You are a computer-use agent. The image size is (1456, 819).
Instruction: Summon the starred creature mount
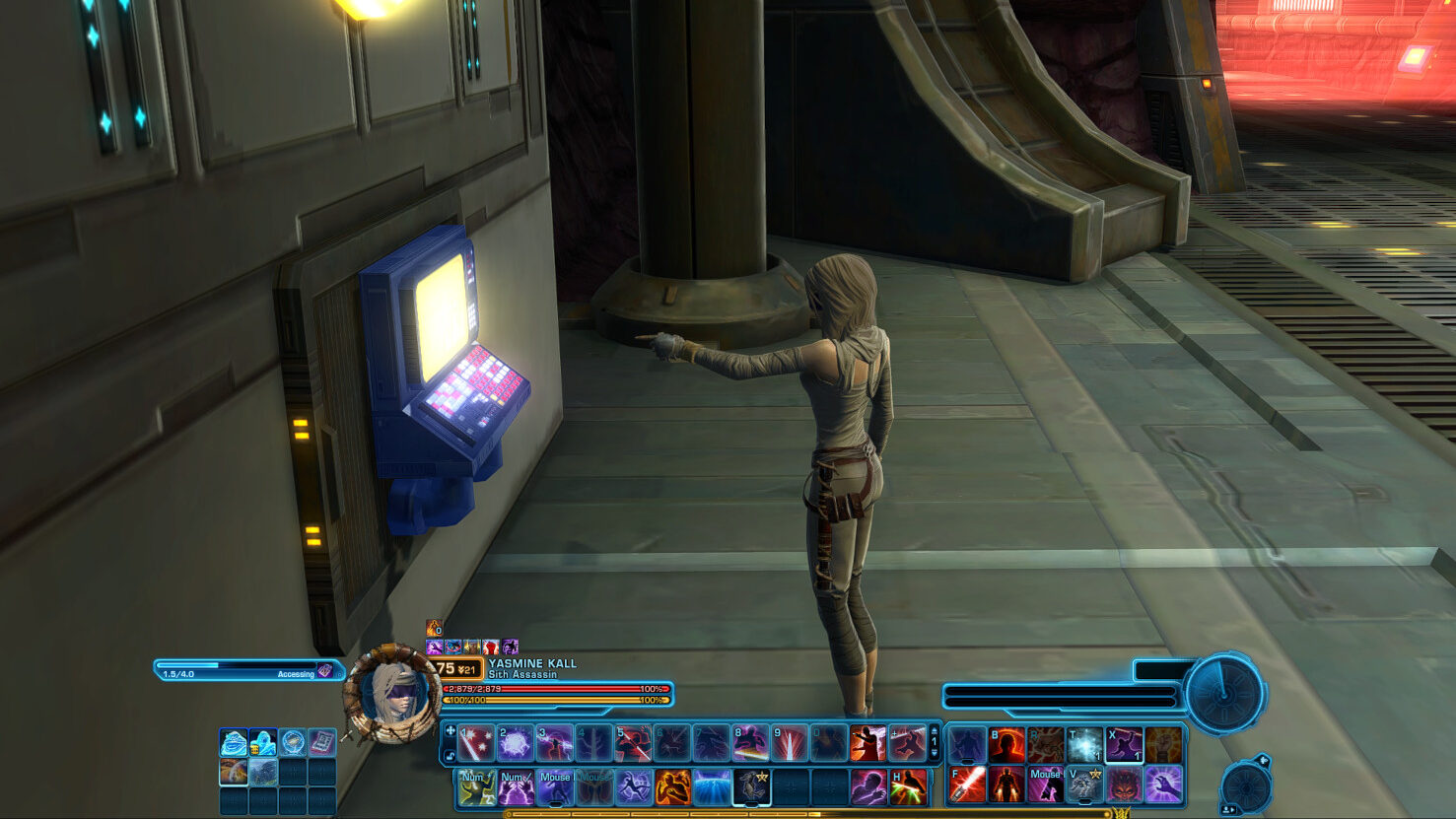coord(751,787)
